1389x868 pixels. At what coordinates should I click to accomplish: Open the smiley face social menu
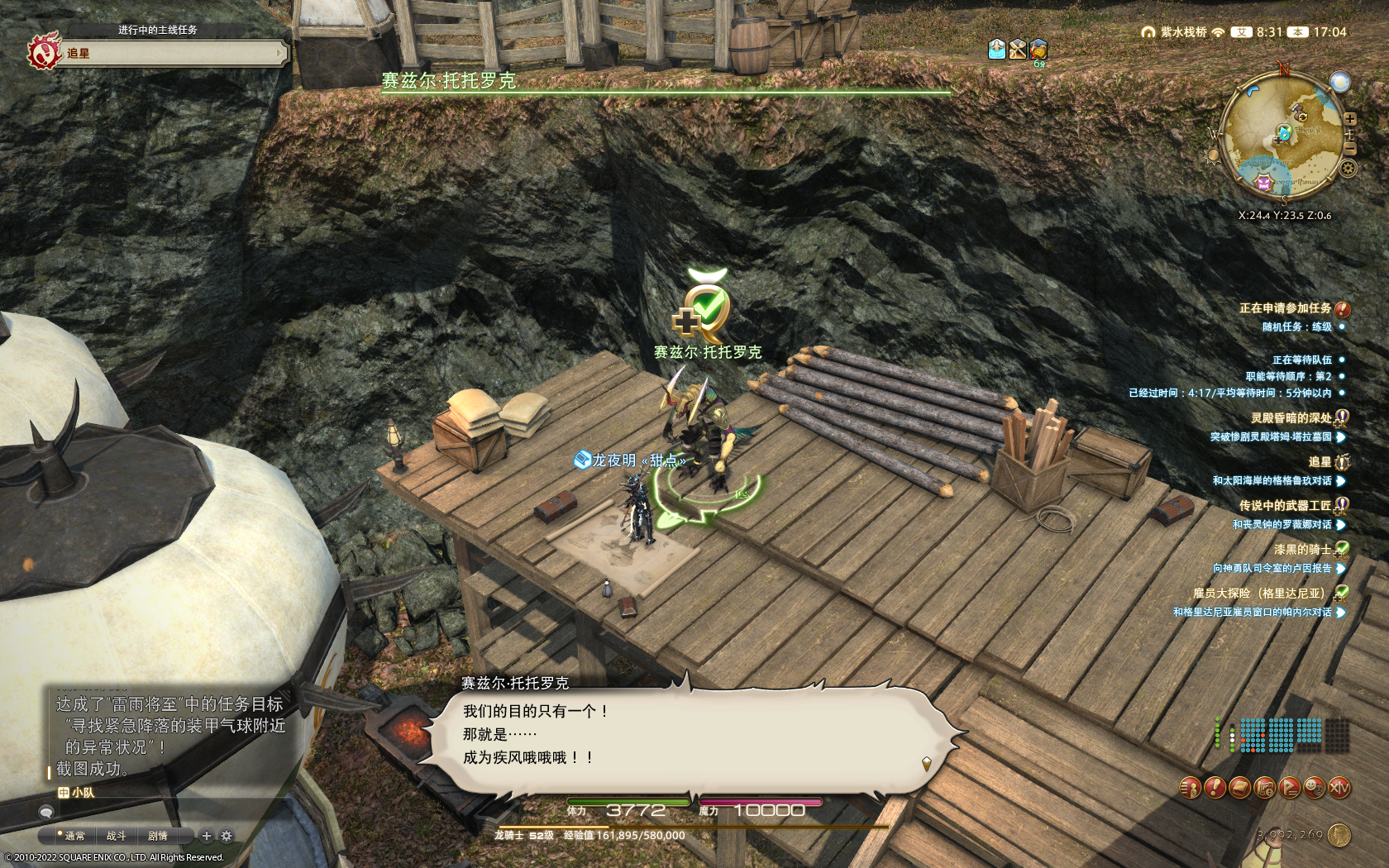click(x=1315, y=788)
